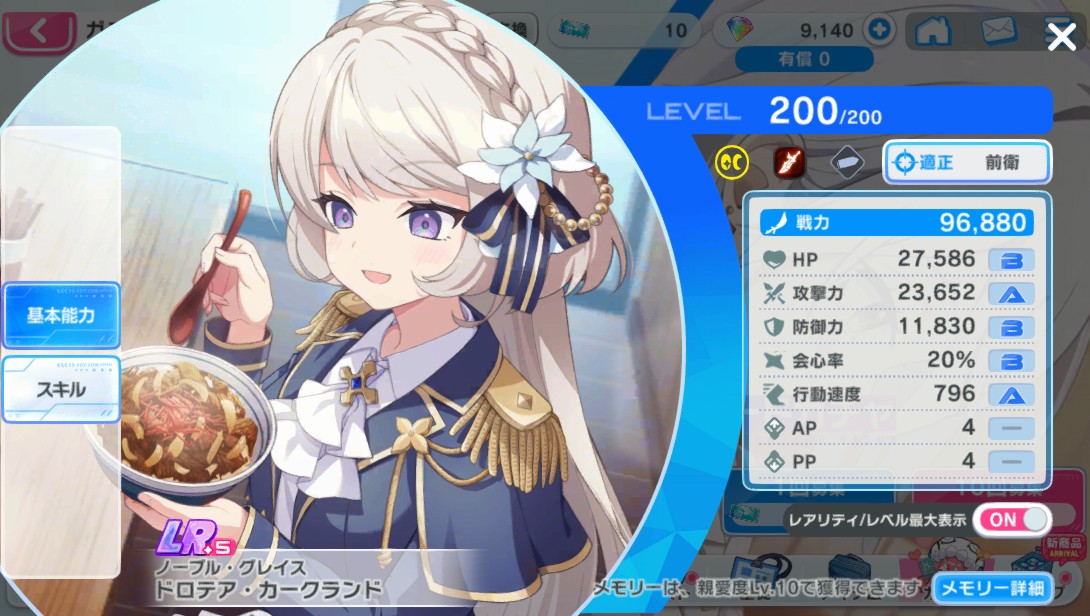This screenshot has height=616, width=1090.
Task: Switch to the 基本能力 tab
Action: point(61,315)
